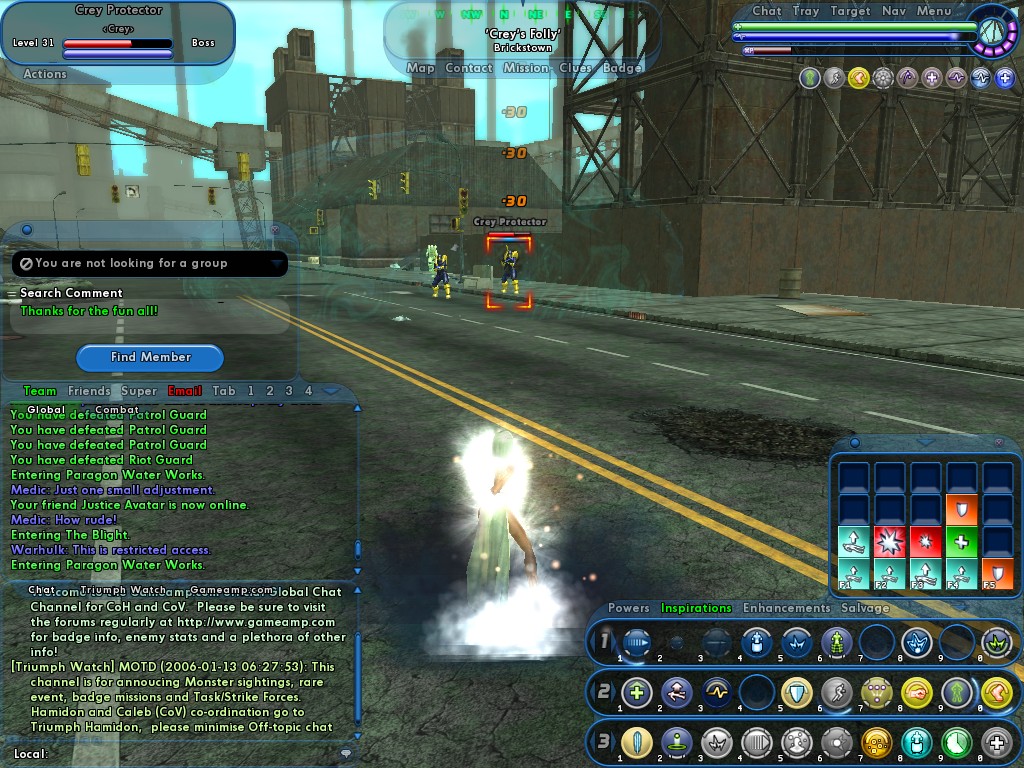Image resolution: width=1024 pixels, height=768 pixels.
Task: Open the Target window option
Action: (850, 11)
